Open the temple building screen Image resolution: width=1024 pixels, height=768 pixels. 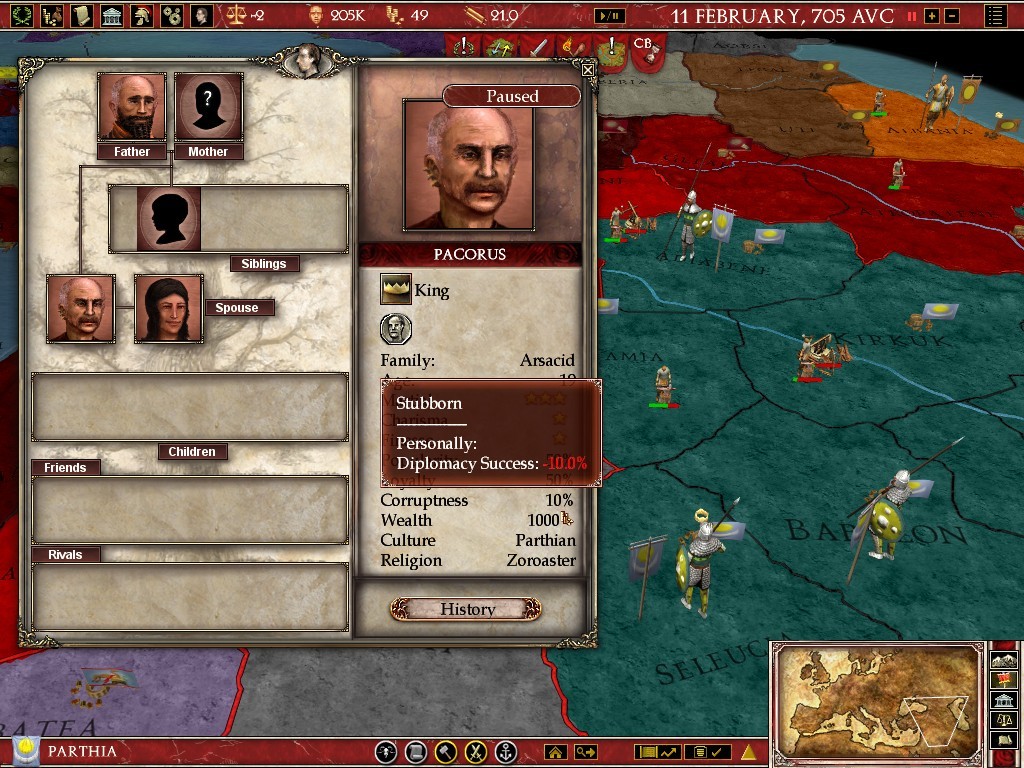pos(112,15)
